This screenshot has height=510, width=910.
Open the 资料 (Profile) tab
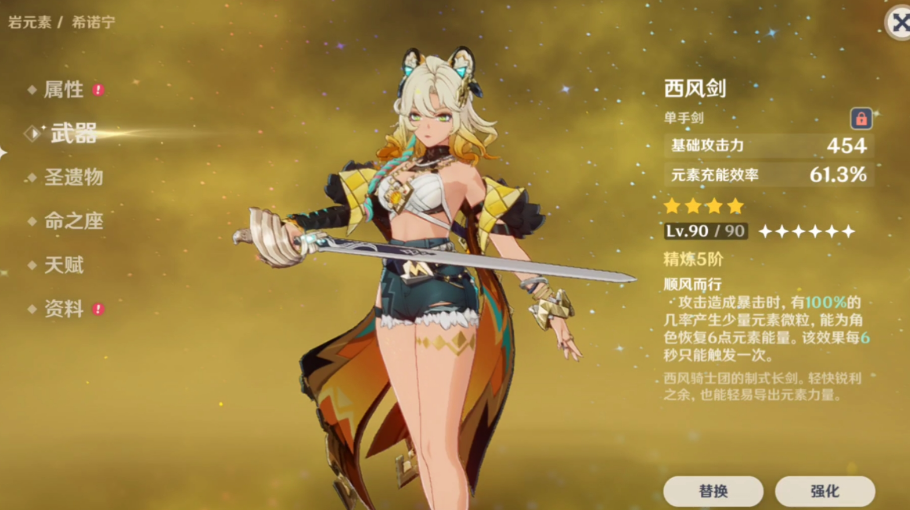pyautogui.click(x=64, y=309)
